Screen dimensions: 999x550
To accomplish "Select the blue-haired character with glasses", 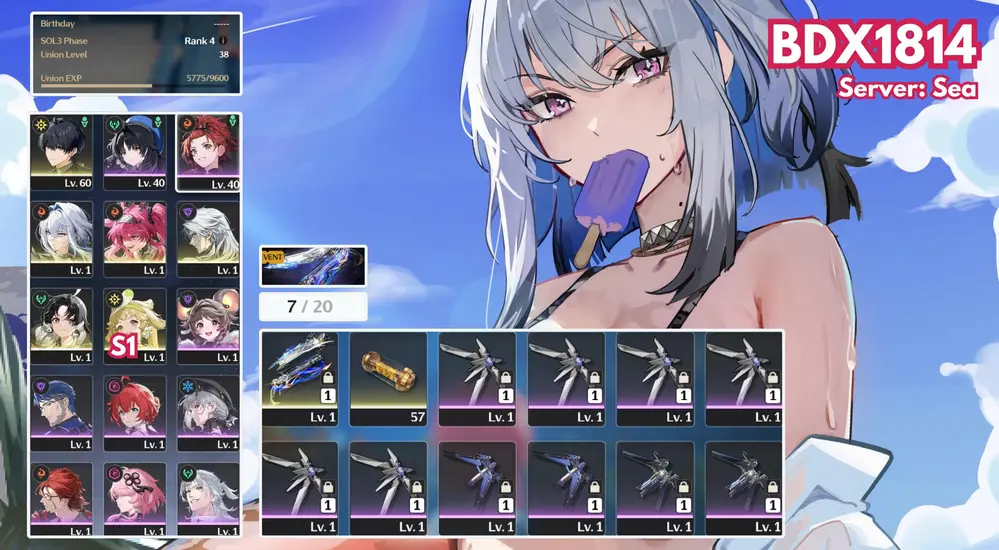I will click(x=61, y=412).
